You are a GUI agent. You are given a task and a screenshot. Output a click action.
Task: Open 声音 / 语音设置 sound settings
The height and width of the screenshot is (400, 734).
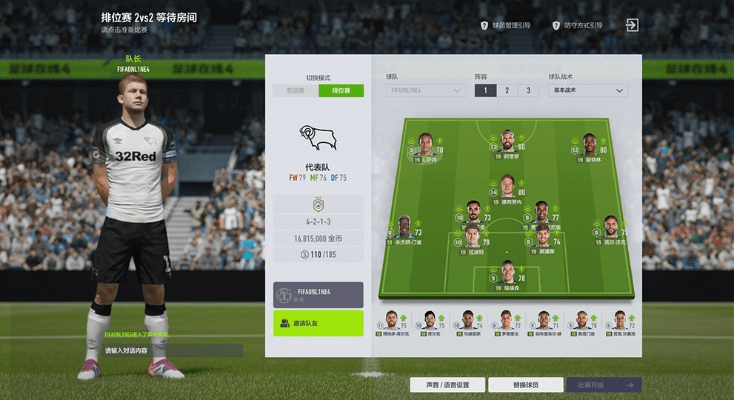pyautogui.click(x=447, y=384)
